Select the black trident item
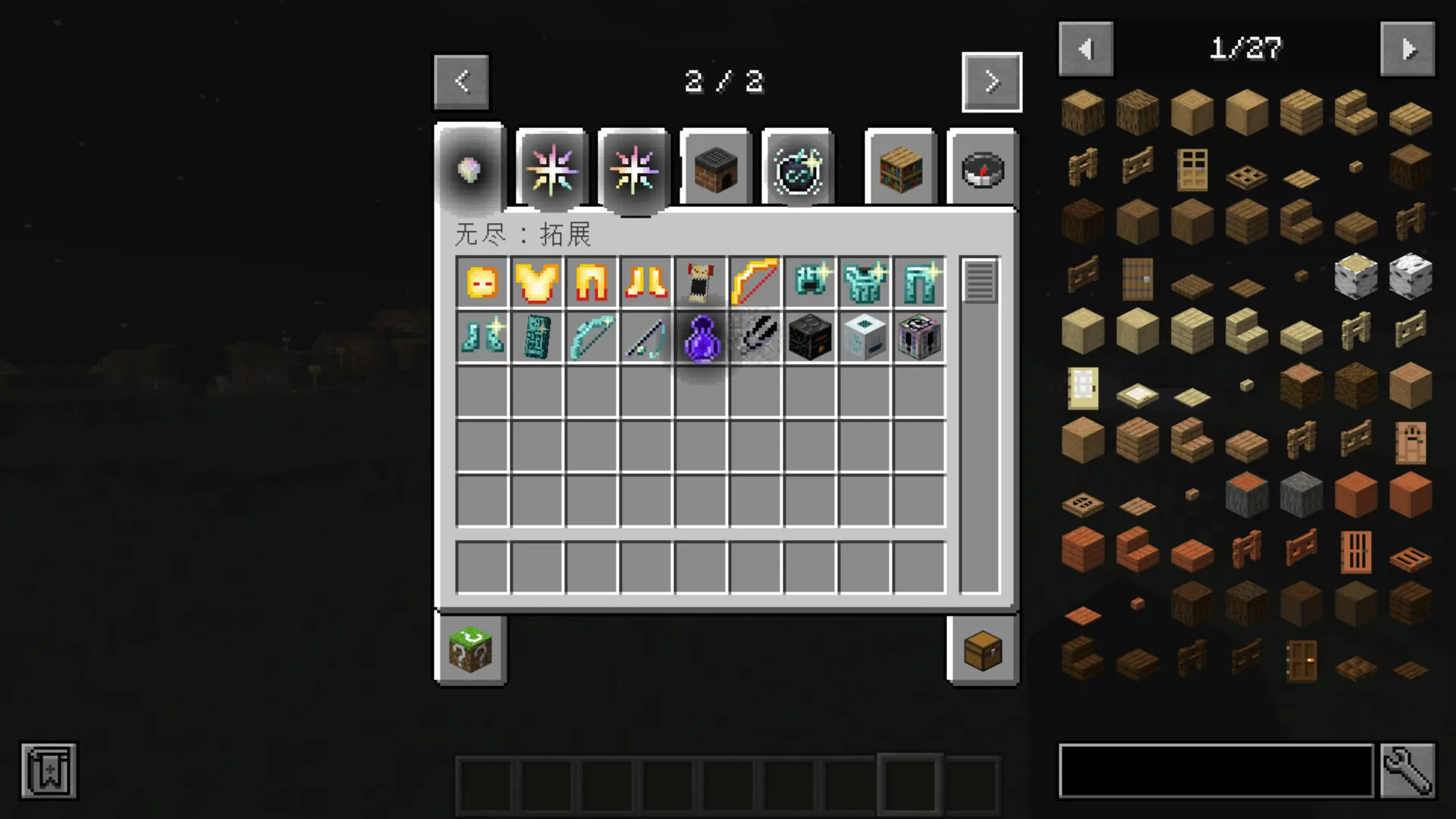The image size is (1456, 819). click(x=755, y=337)
